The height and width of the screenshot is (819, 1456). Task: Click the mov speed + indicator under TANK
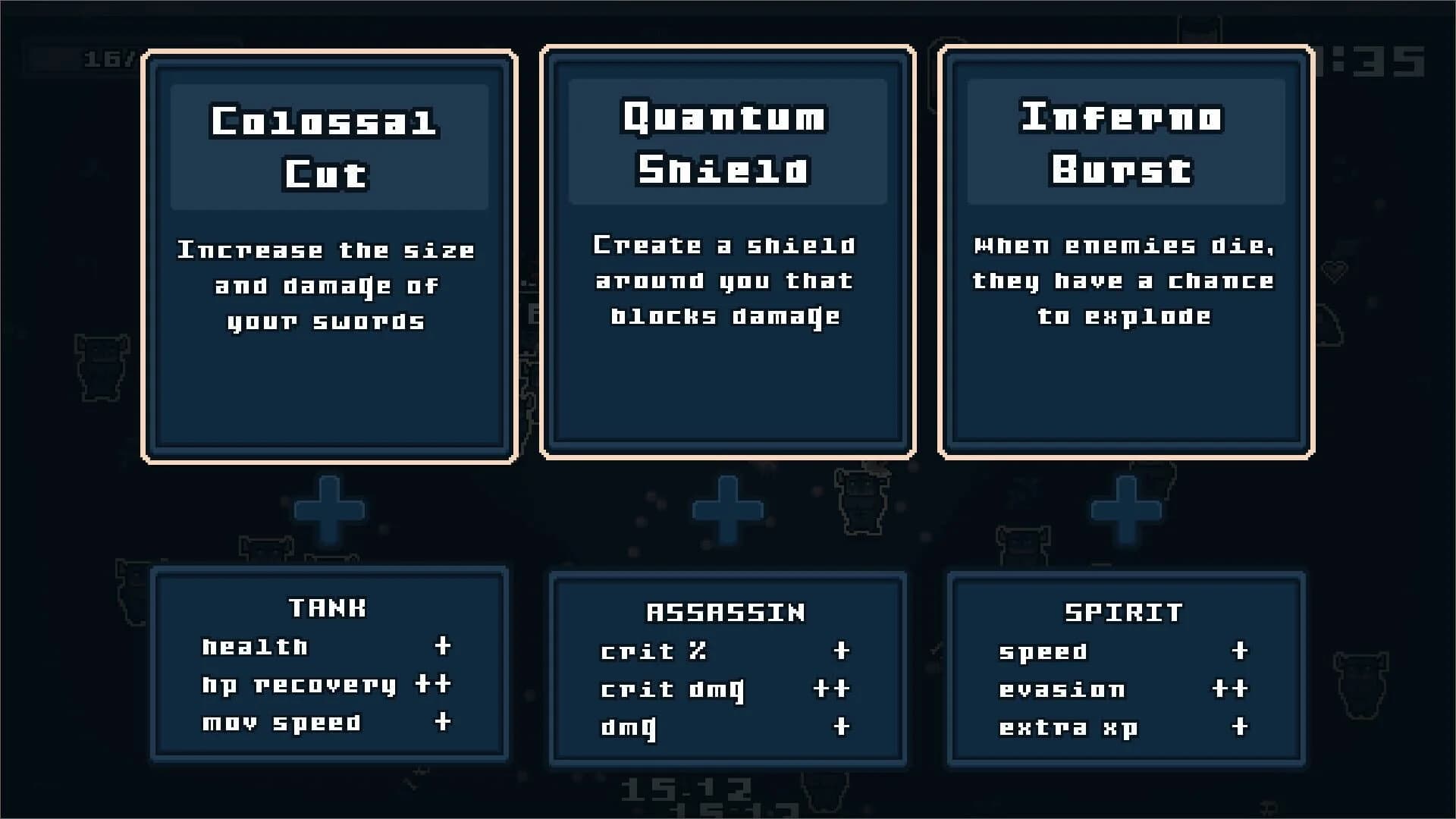coord(442,723)
